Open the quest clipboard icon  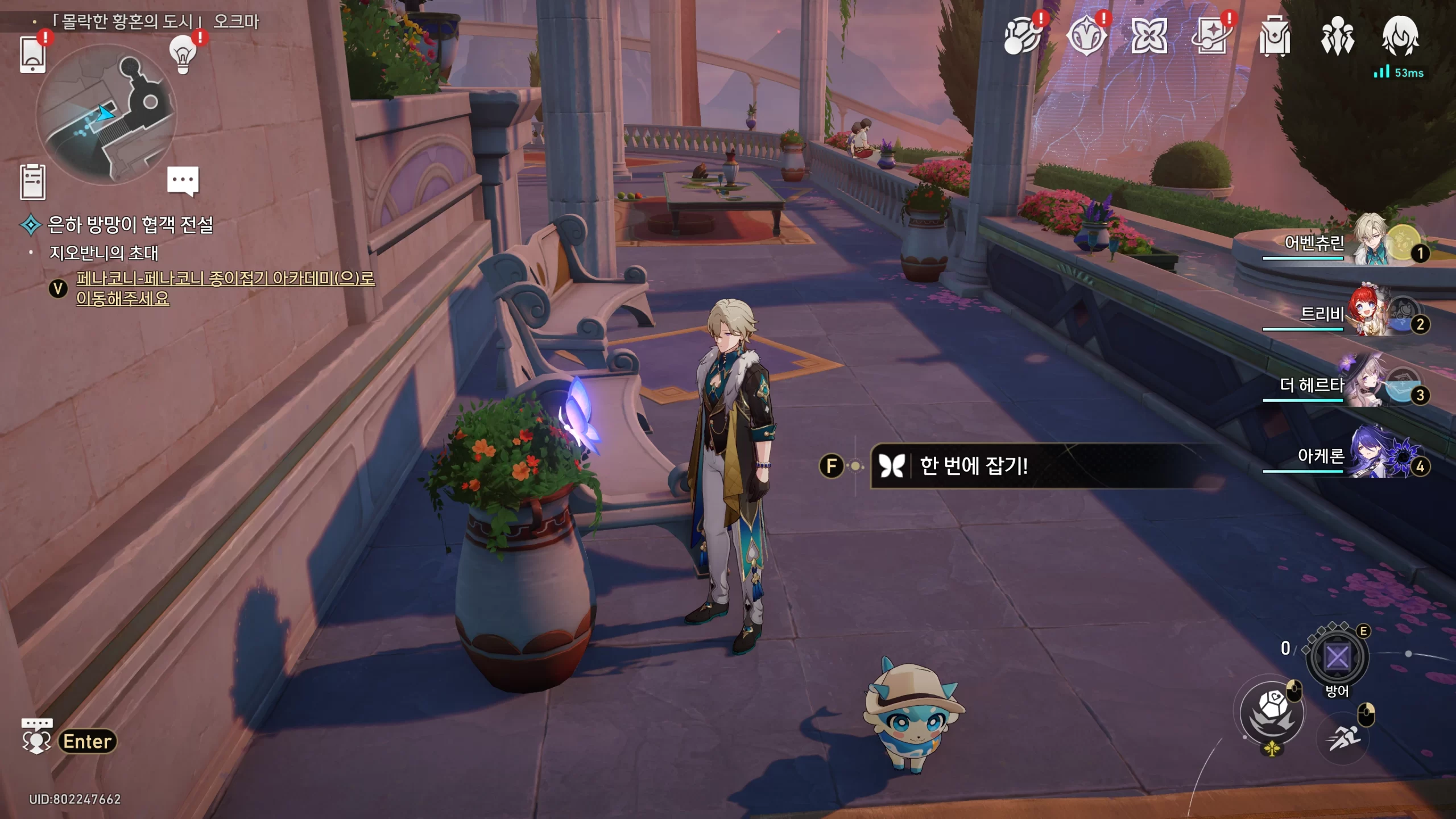(32, 181)
